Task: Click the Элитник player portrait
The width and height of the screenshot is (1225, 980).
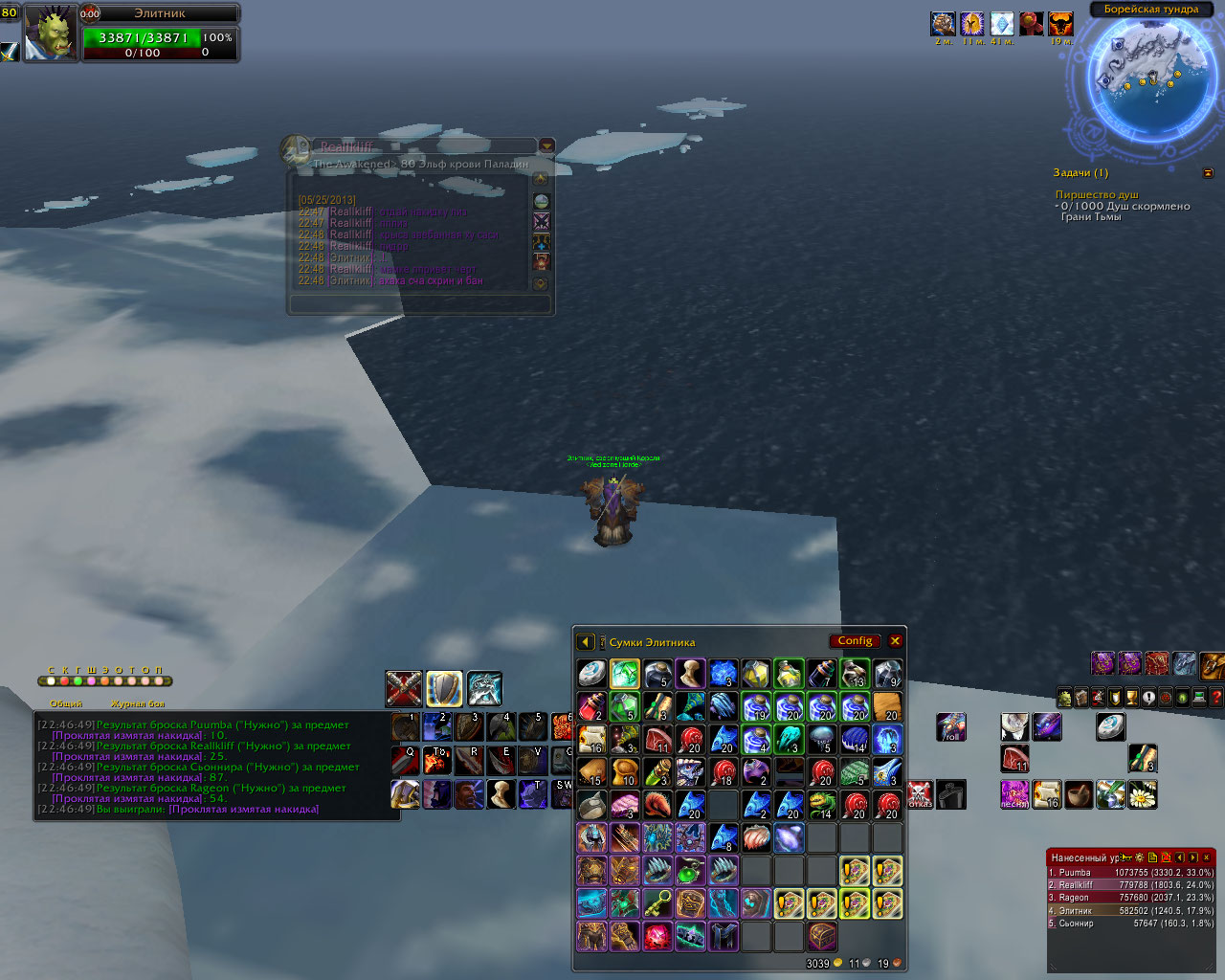Action: tap(50, 33)
